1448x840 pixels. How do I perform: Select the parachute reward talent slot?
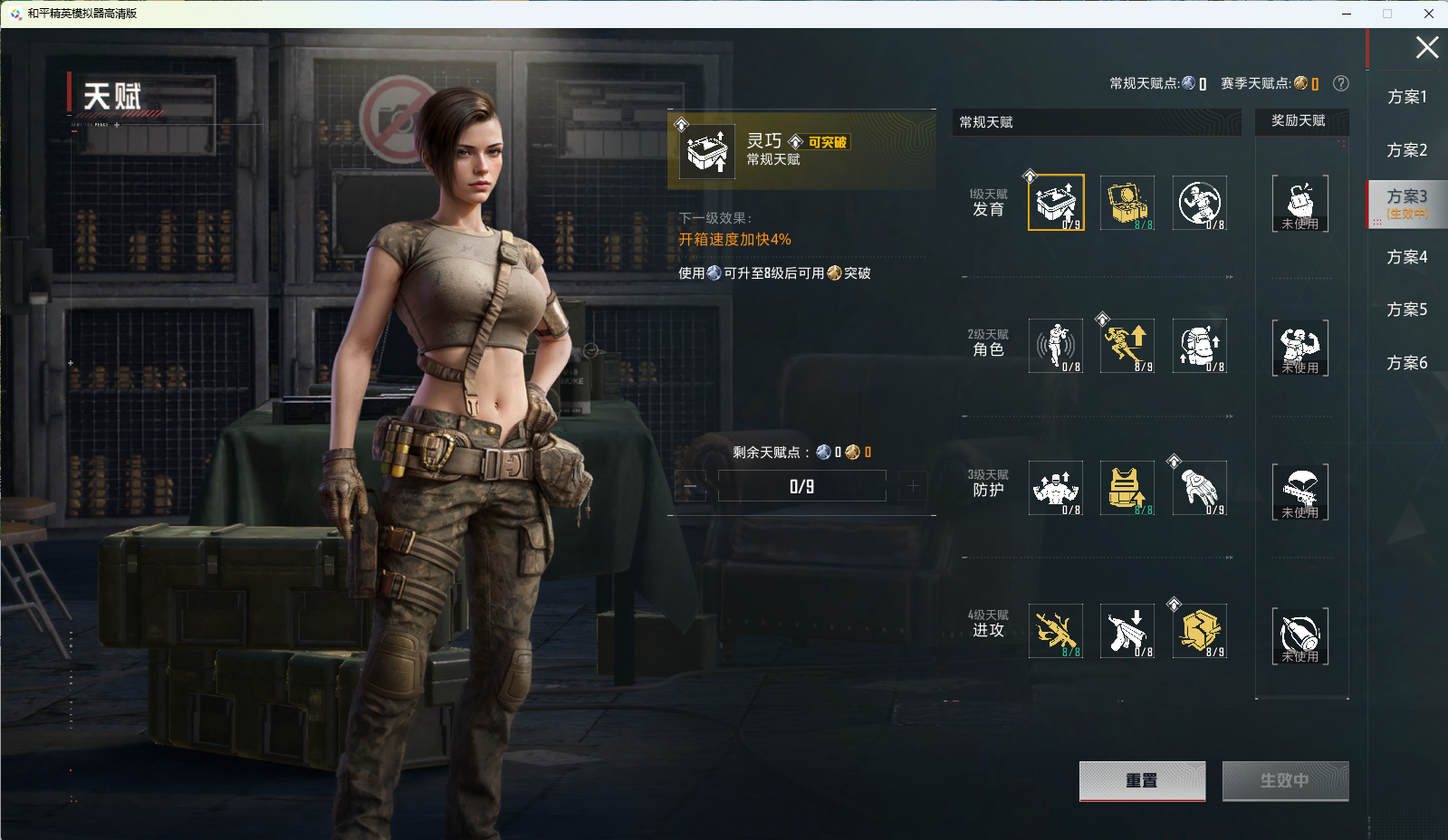[x=1299, y=491]
